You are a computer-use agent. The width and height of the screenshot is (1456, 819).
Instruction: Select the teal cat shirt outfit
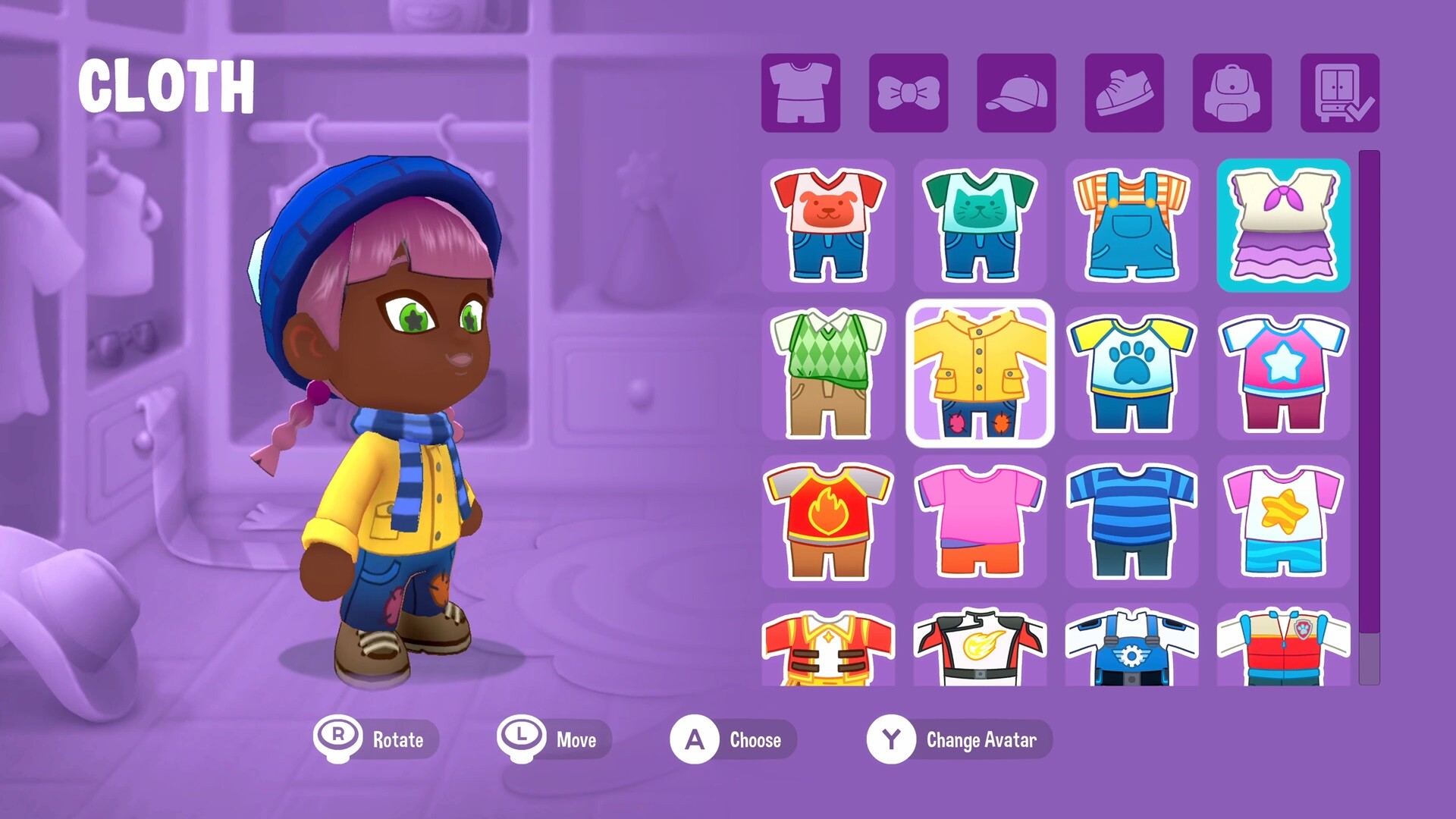(981, 225)
